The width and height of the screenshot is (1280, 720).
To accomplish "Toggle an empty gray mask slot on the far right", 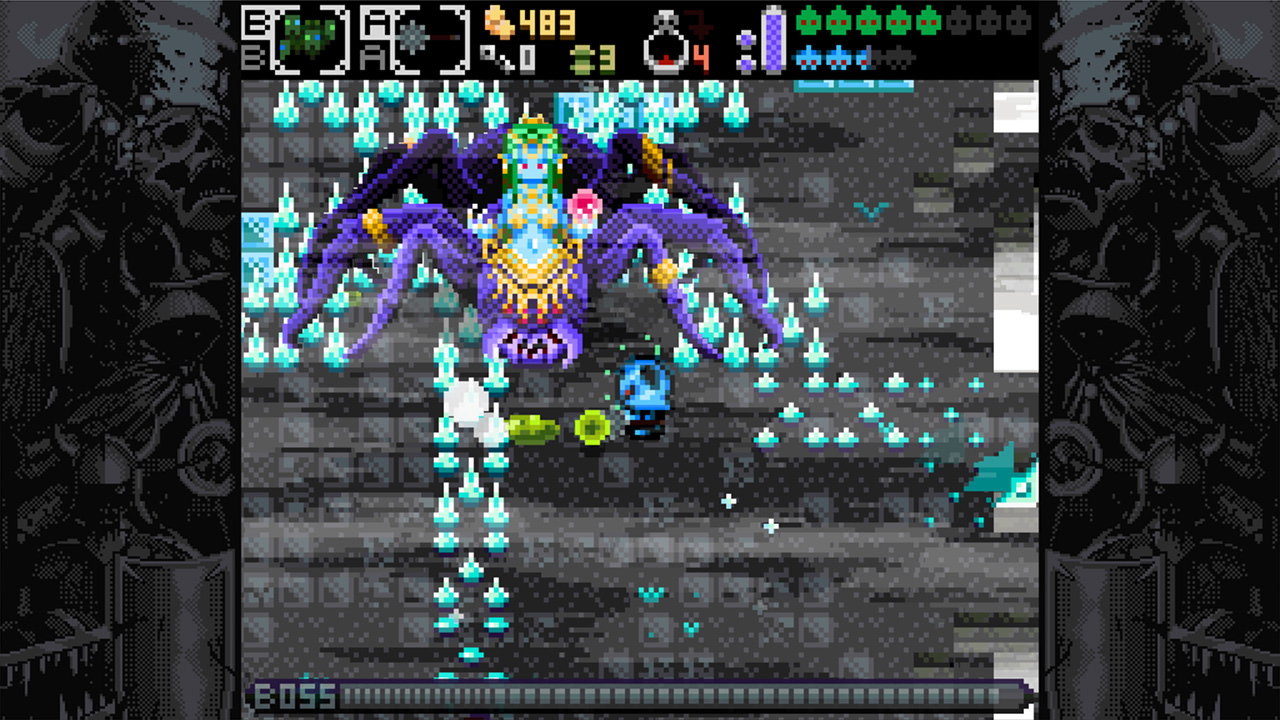I will point(1020,21).
